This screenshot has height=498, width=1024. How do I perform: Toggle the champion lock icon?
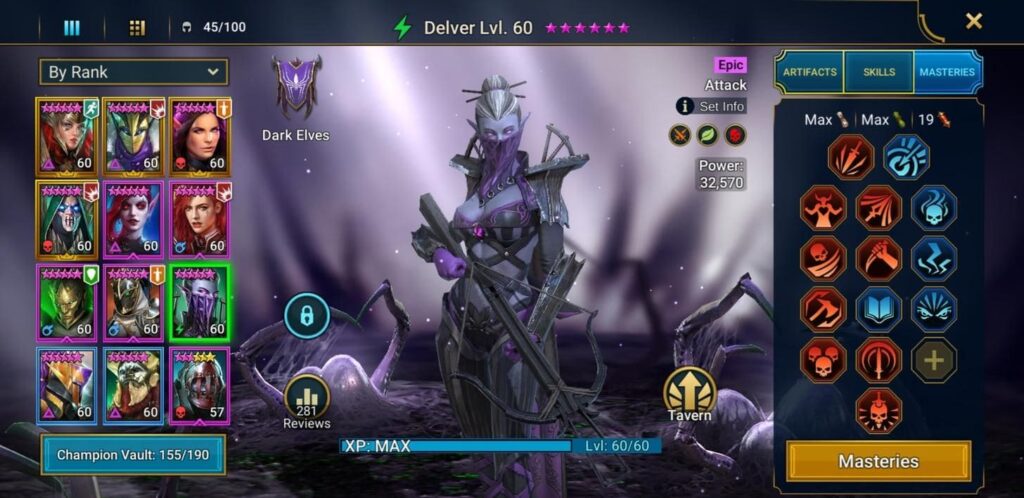[307, 315]
